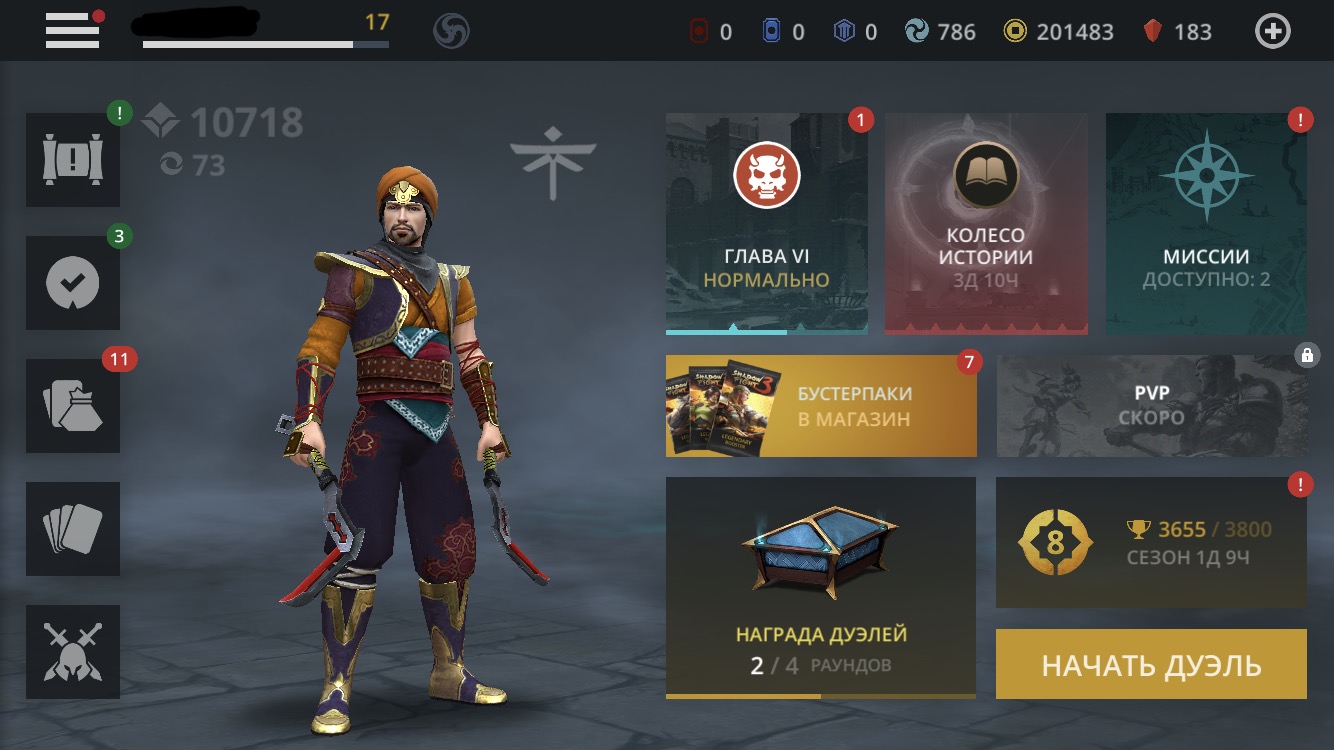Screen dimensions: 1334x750
Task: Open the Глава VI story chapter tile
Action: (x=766, y=222)
